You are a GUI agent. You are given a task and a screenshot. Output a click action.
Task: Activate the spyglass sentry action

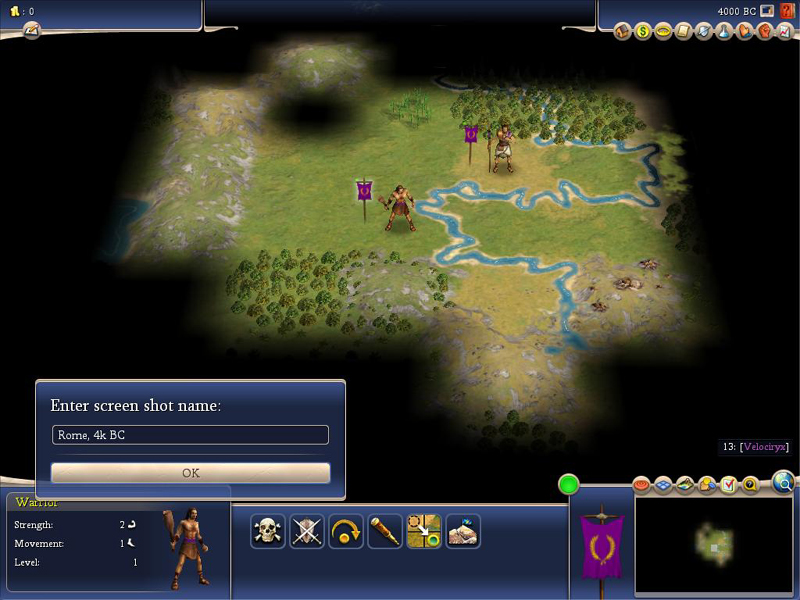coord(385,531)
